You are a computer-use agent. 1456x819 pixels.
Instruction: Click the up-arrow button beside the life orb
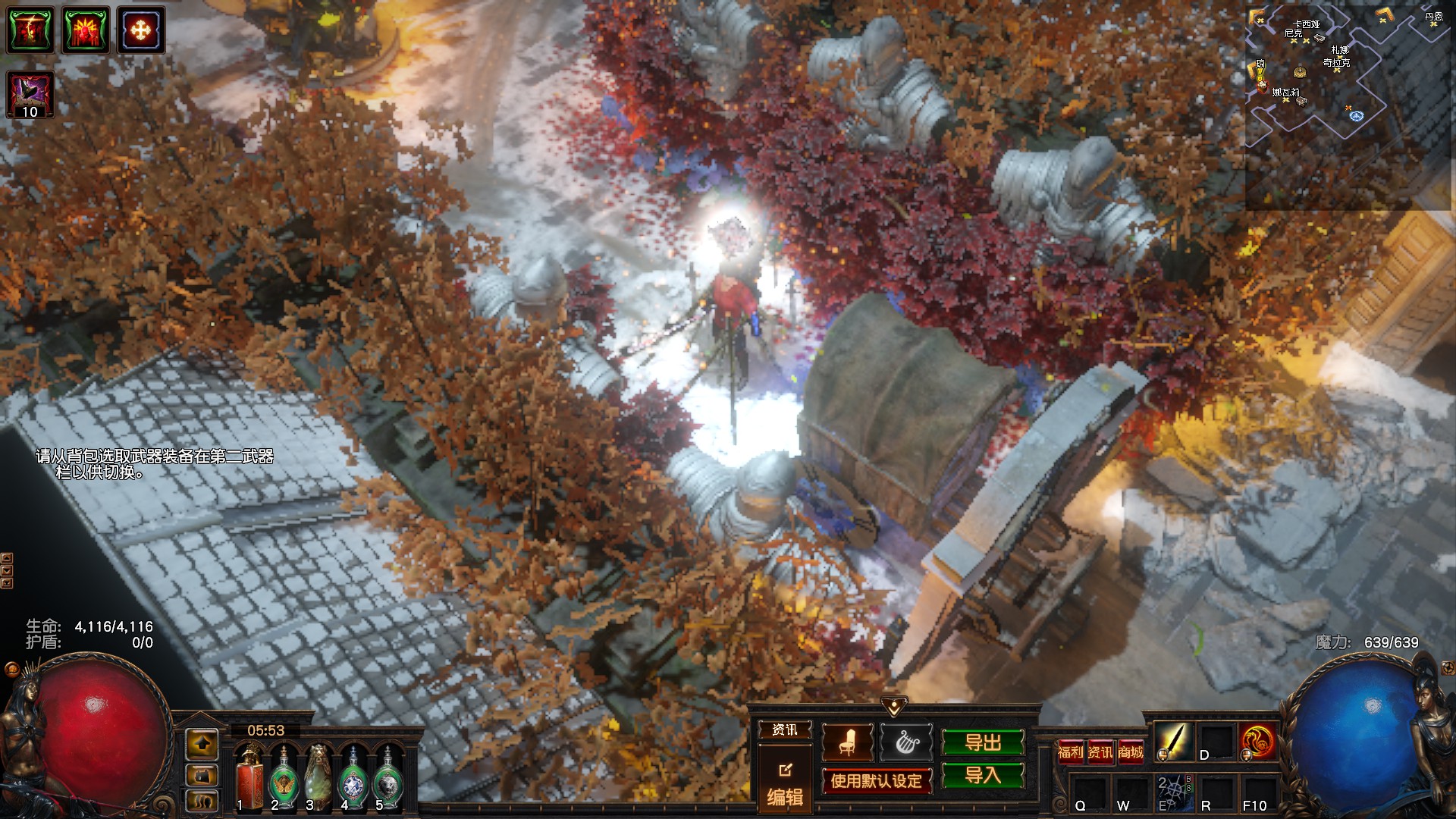pos(202,745)
